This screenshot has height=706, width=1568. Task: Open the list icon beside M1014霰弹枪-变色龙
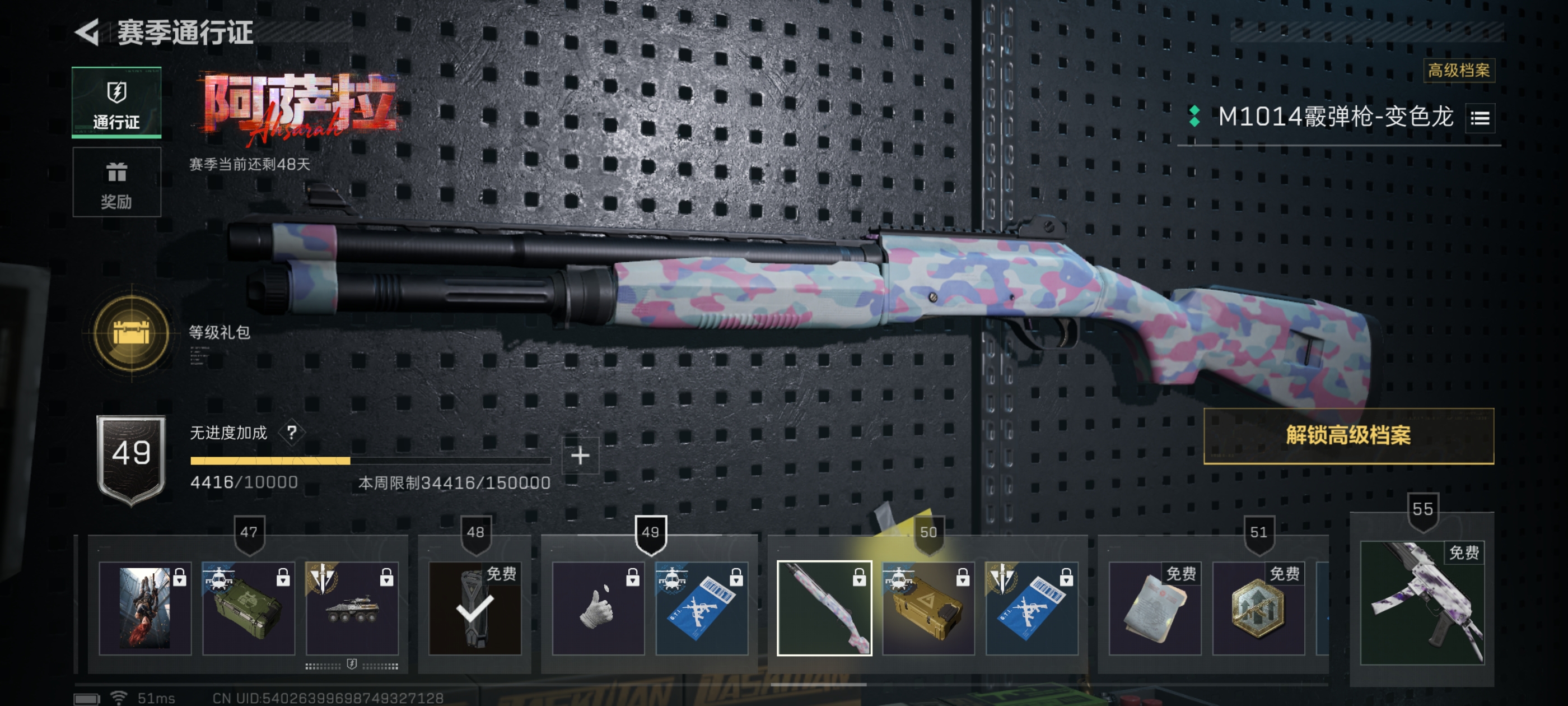click(1480, 118)
